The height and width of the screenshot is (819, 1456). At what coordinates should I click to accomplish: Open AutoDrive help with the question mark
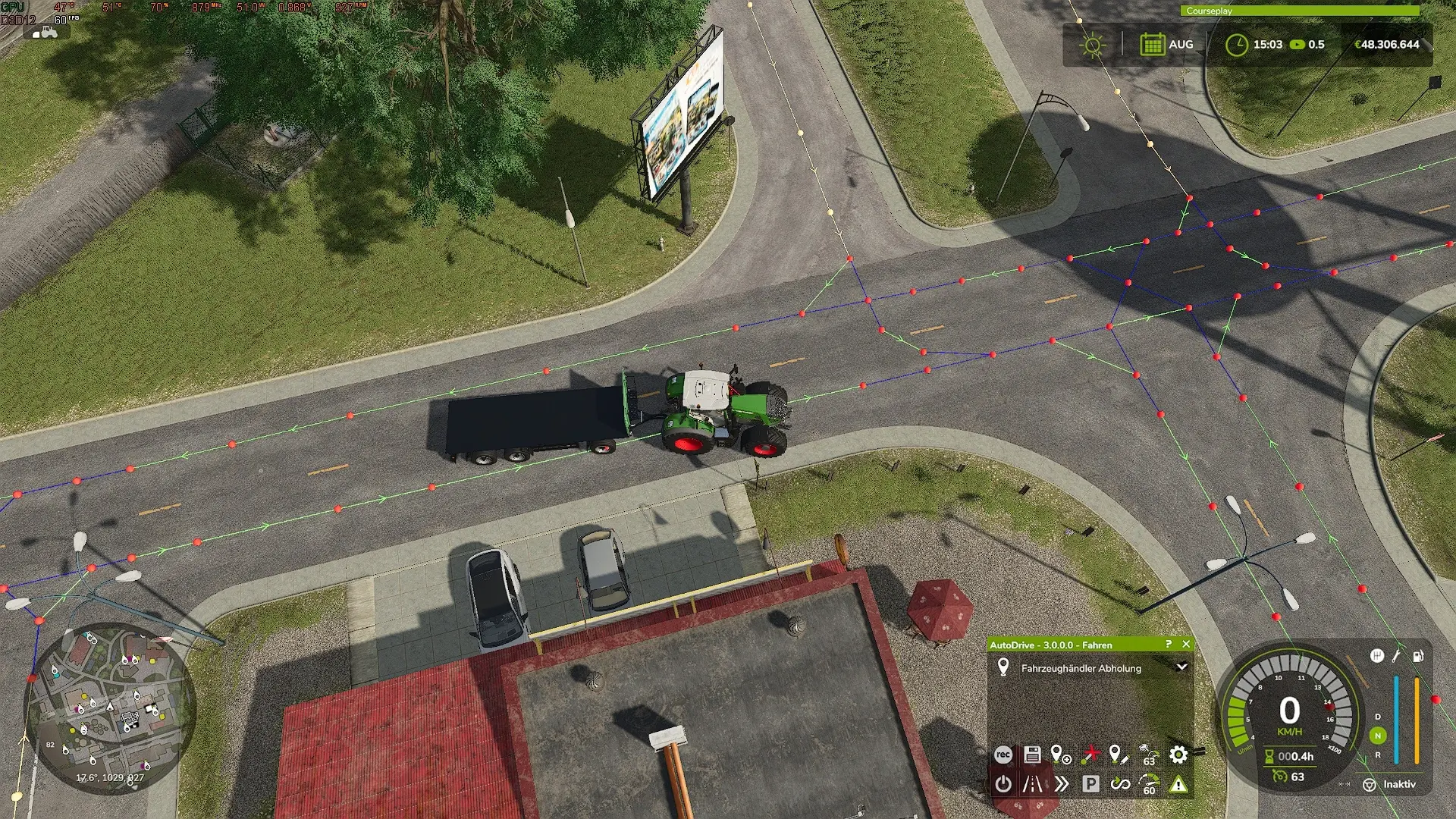(1169, 645)
